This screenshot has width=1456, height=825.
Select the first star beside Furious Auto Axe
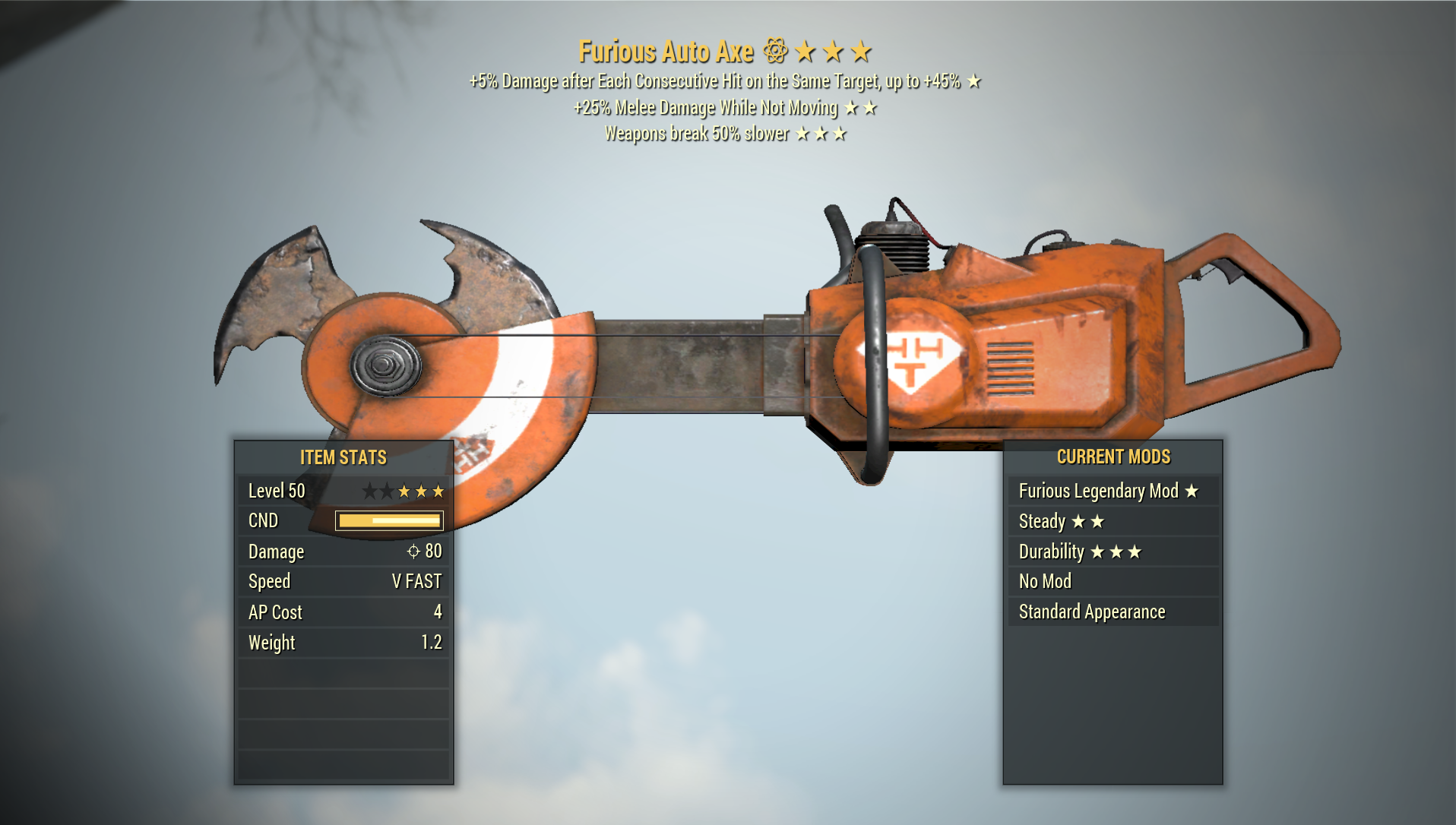coord(807,51)
